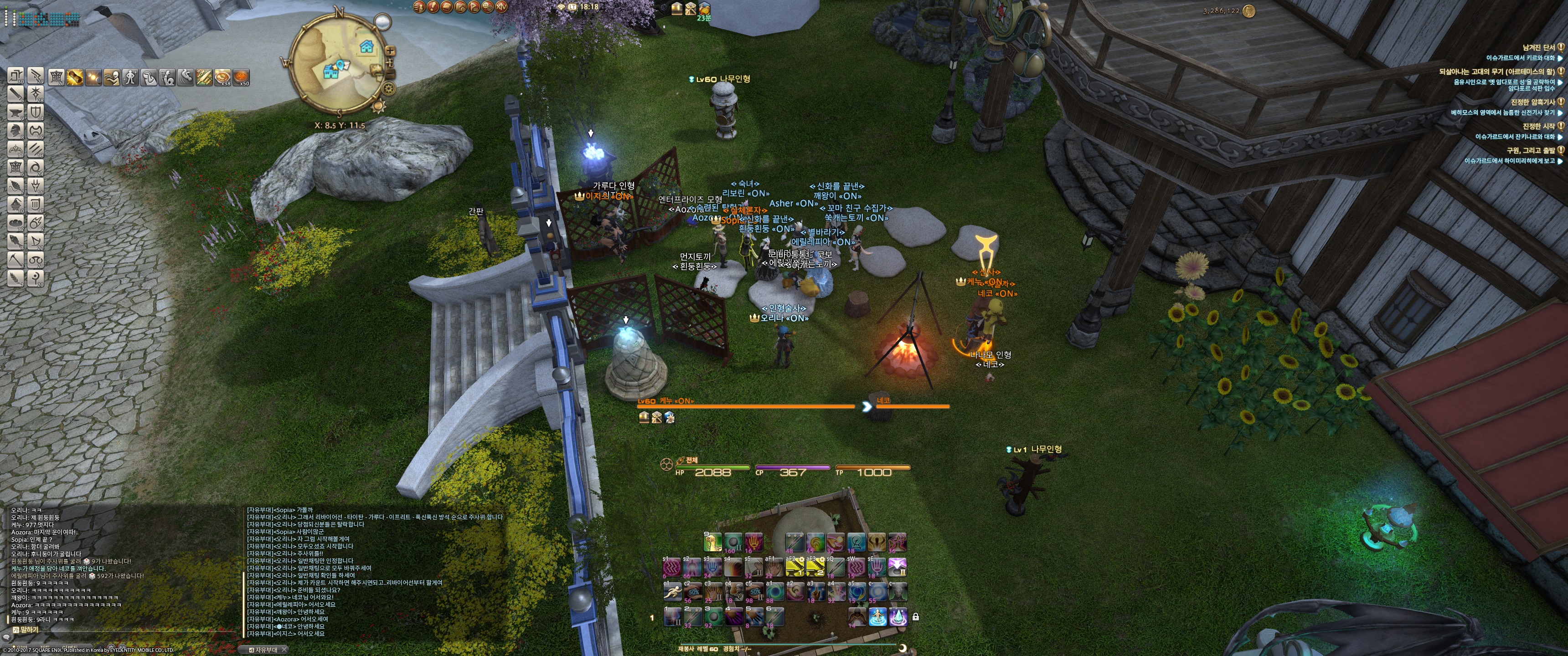Viewport: 1568px width, 656px height.
Task: Activate the golden scroll hotbar icon
Action: pos(75,77)
